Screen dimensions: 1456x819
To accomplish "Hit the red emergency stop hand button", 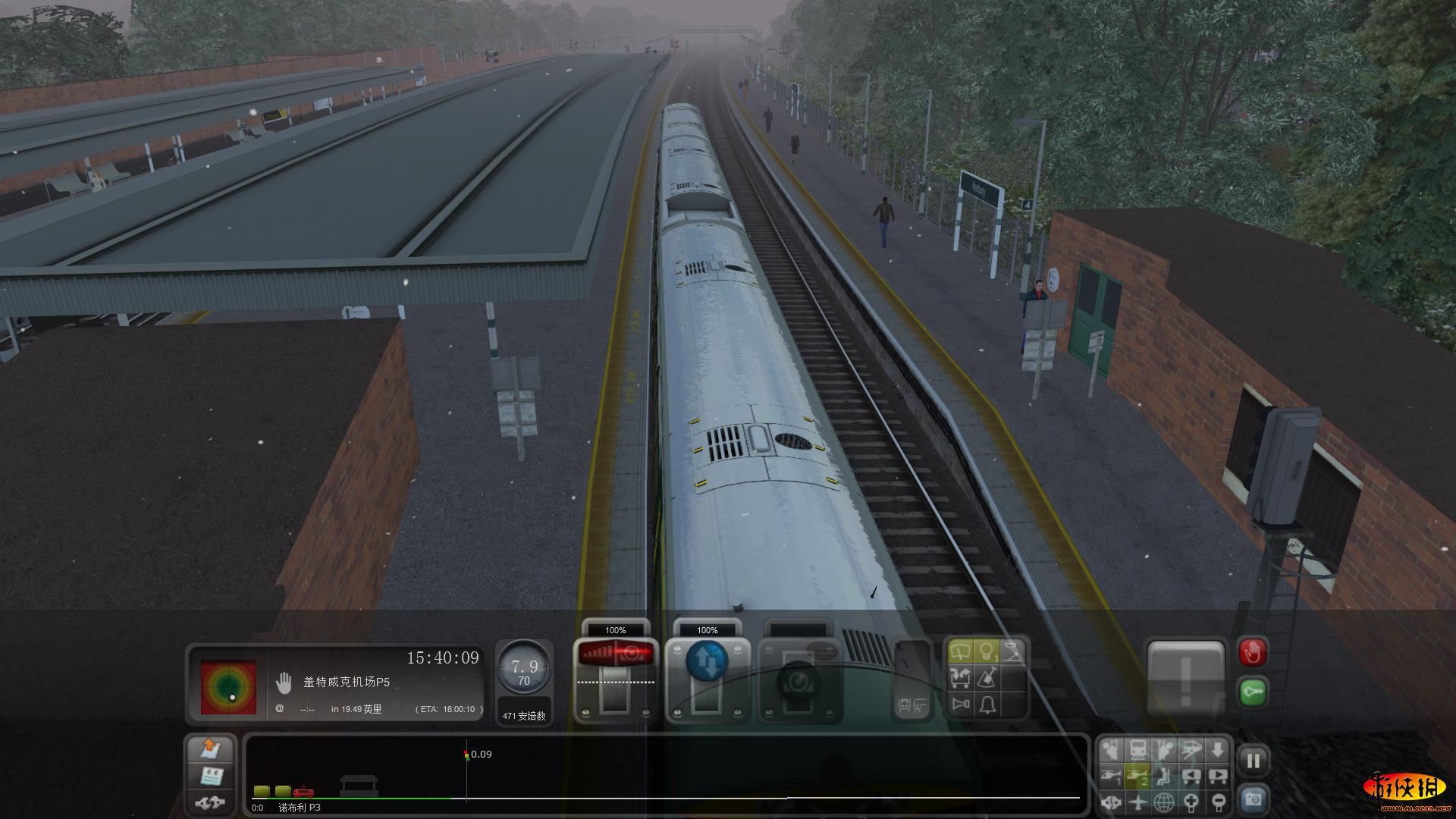I will click(1252, 652).
